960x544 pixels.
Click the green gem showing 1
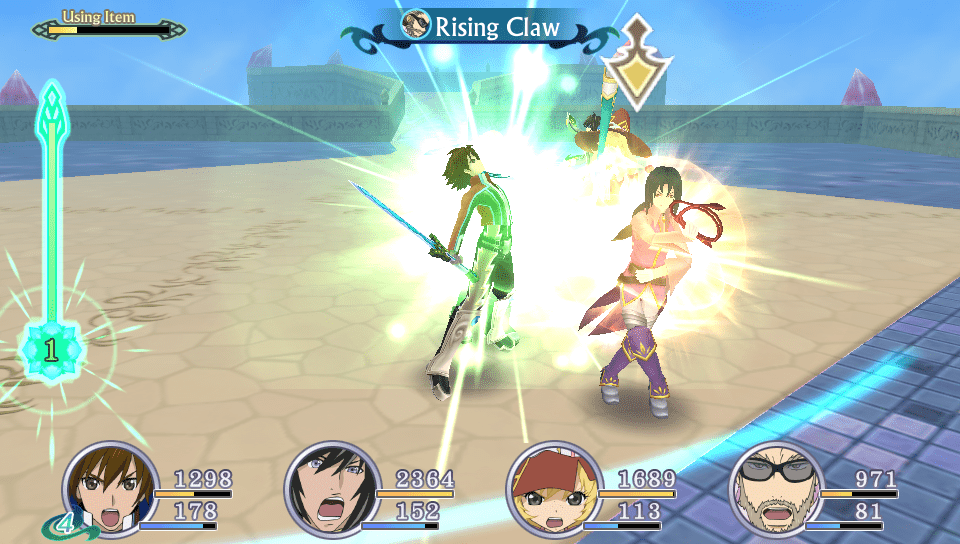pyautogui.click(x=51, y=350)
